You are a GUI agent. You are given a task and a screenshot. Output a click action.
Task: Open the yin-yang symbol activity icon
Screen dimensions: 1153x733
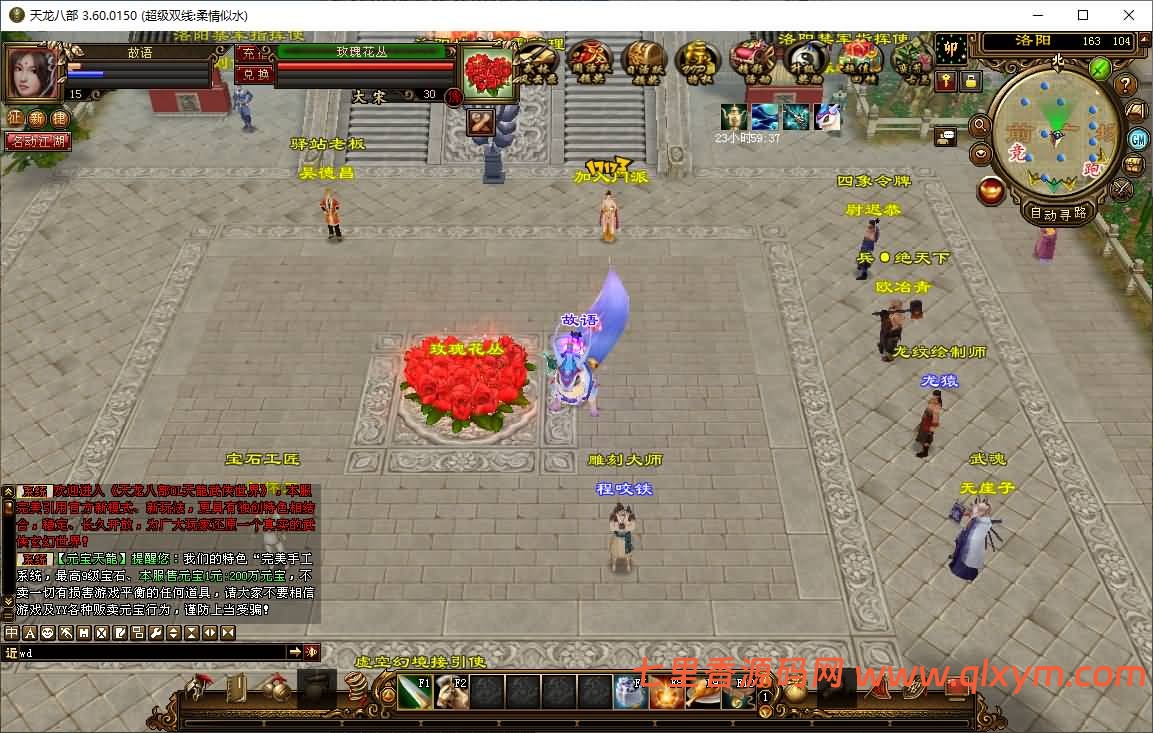805,60
